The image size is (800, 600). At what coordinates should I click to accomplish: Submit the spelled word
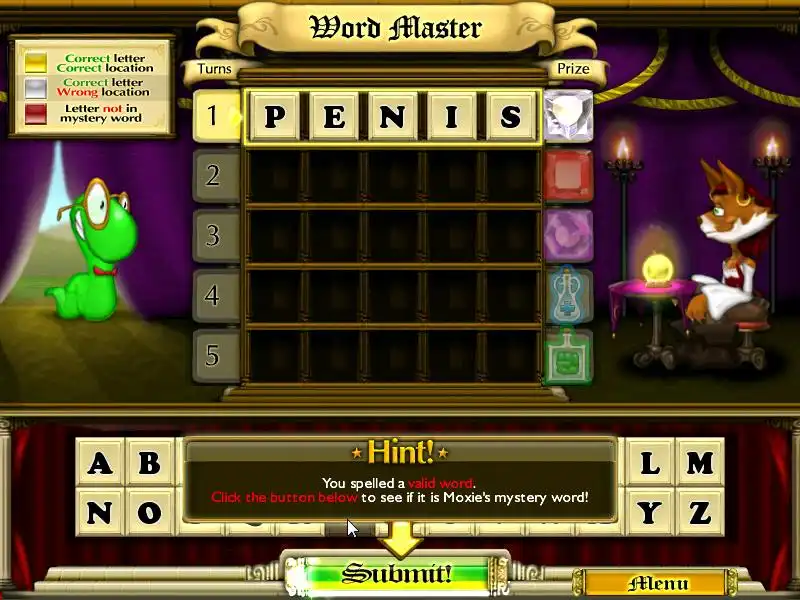[x=397, y=574]
